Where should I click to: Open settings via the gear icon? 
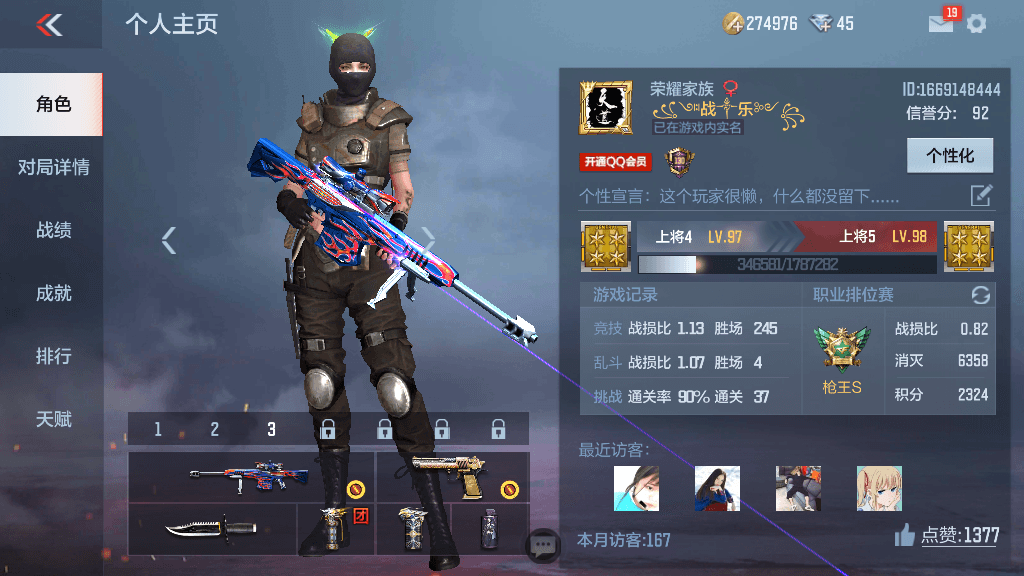(976, 23)
